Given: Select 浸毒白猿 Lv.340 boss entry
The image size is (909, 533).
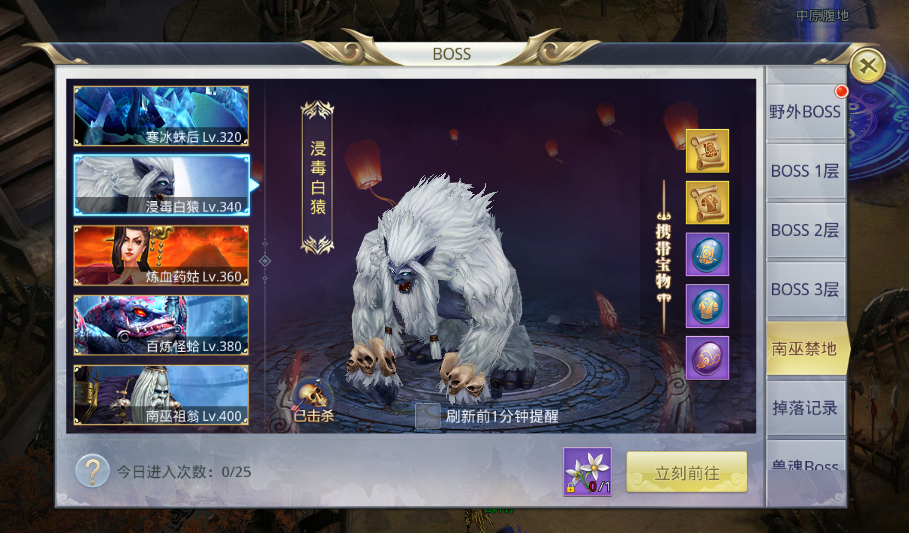Looking at the screenshot, I should [161, 186].
